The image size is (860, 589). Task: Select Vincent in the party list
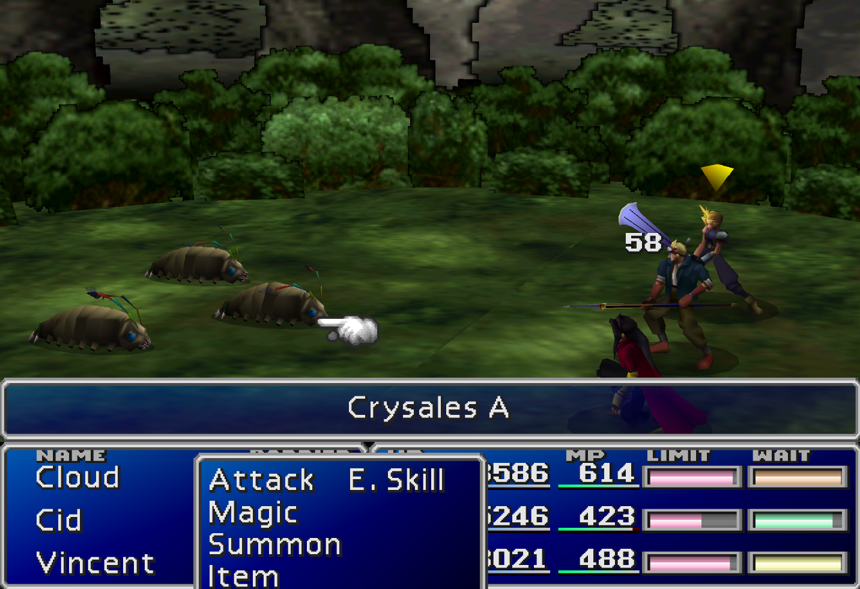tap(95, 563)
